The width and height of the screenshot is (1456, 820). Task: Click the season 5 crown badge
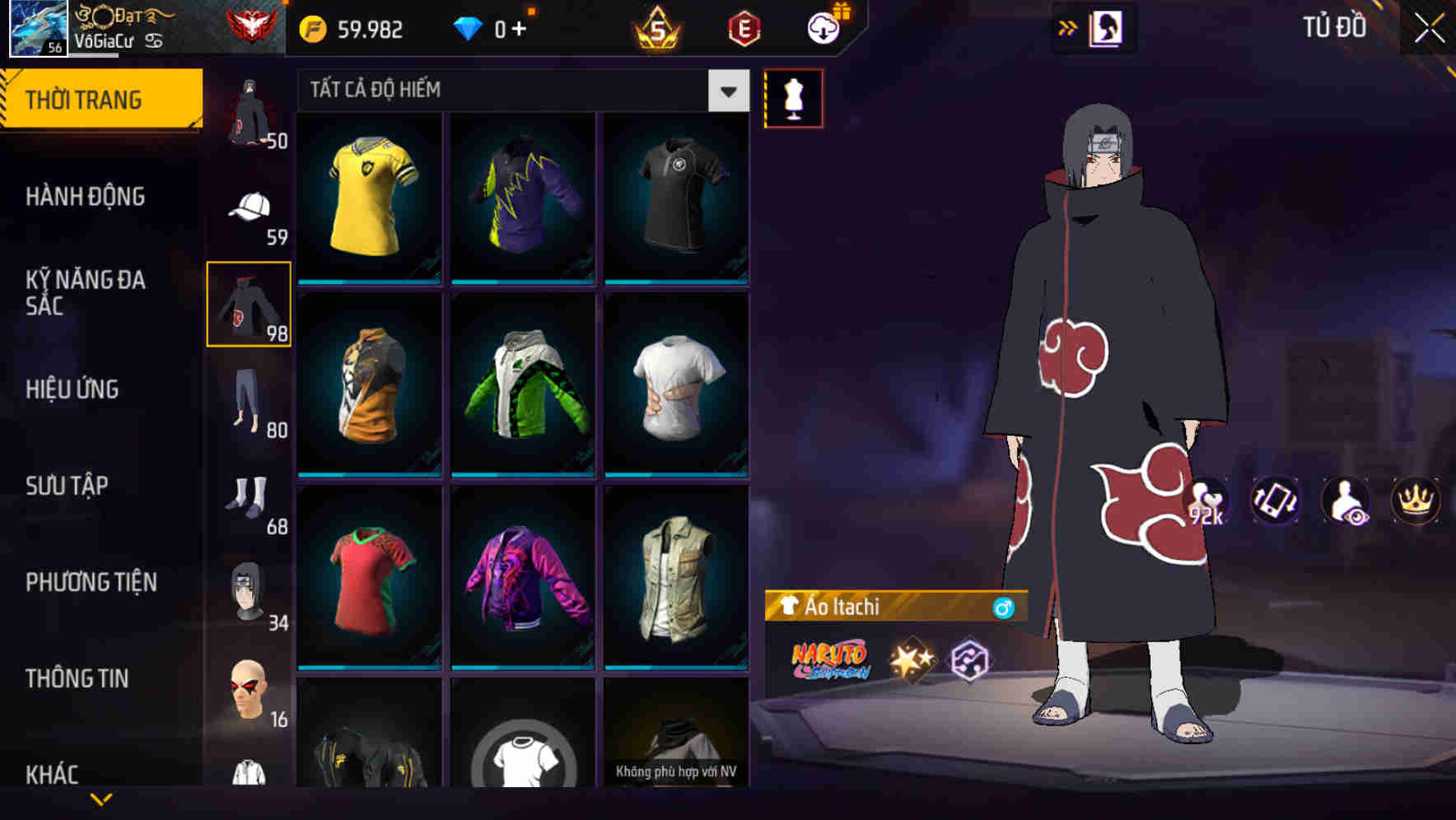pyautogui.click(x=655, y=26)
